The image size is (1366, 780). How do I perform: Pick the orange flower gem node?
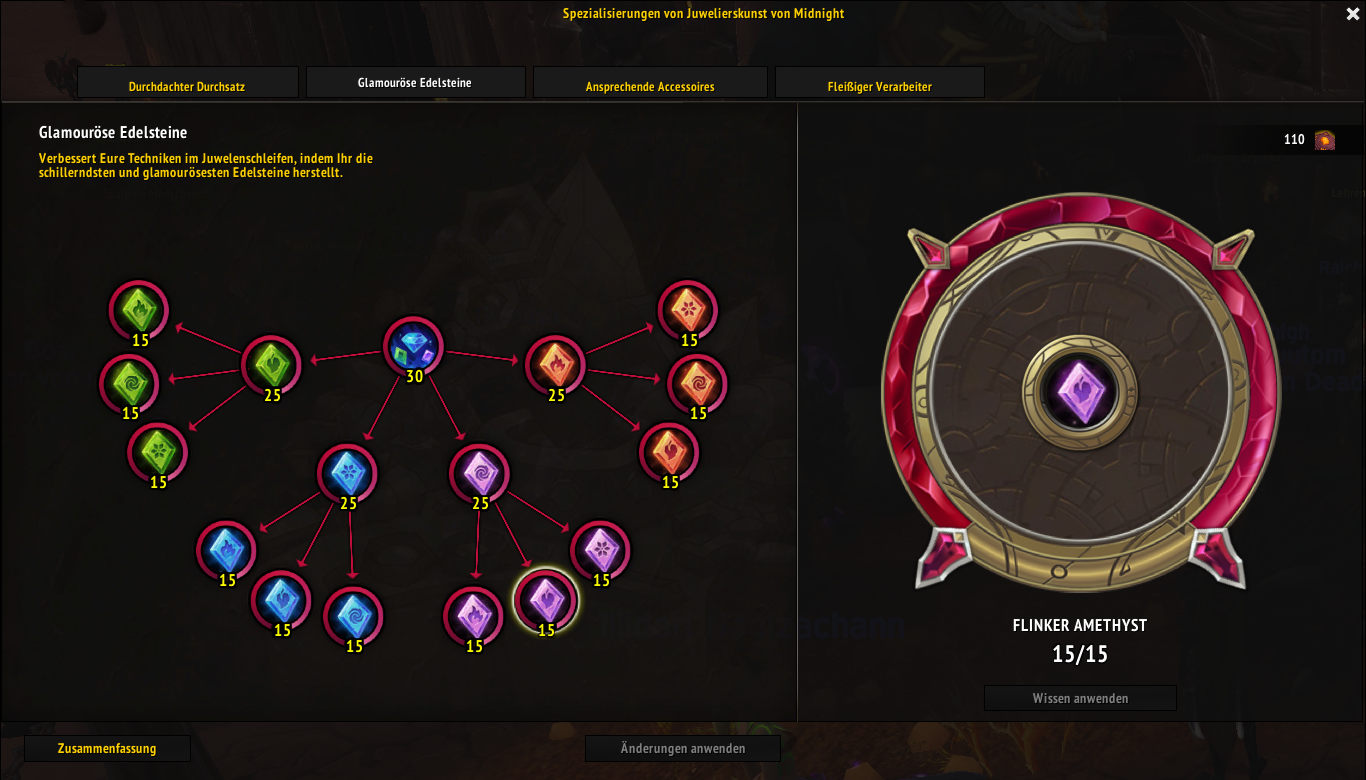click(x=688, y=310)
